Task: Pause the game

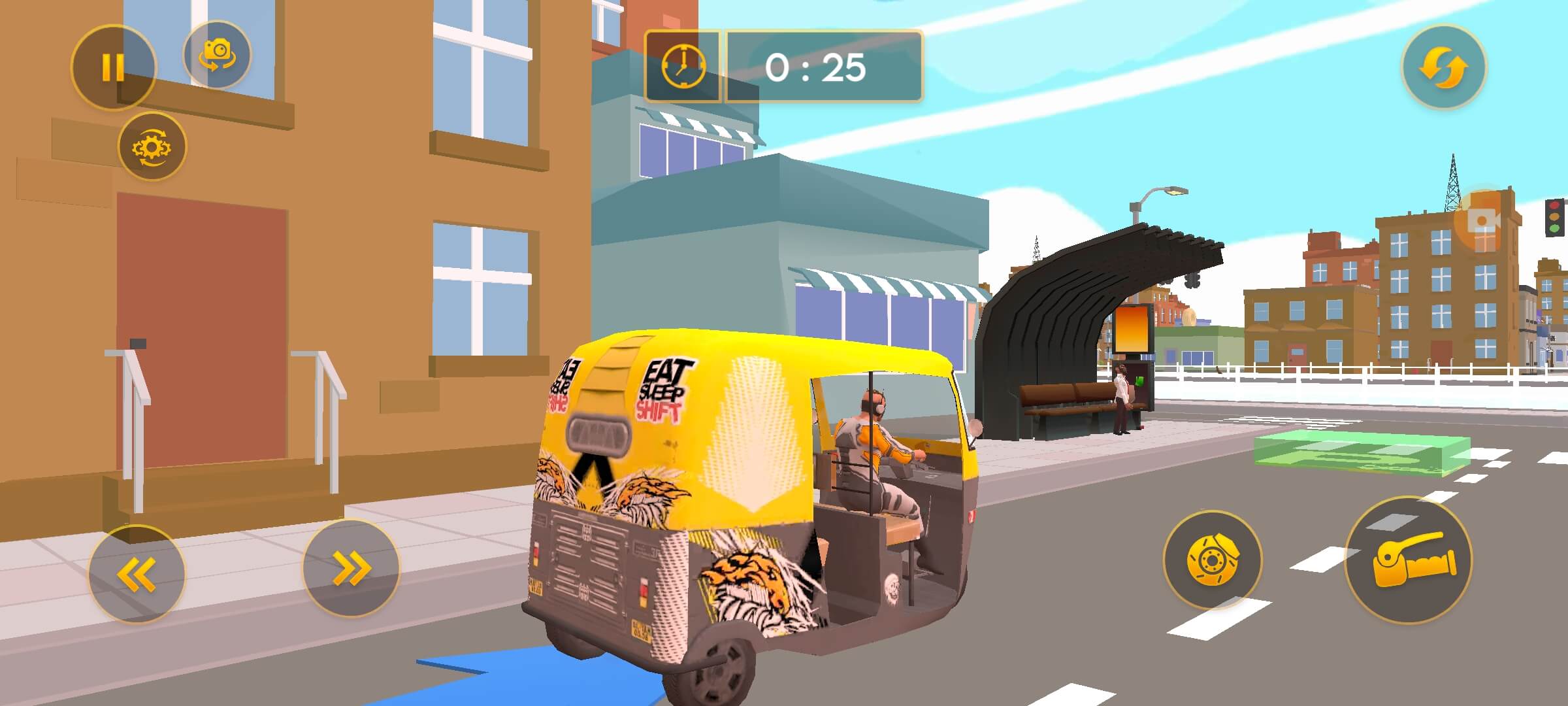Action: click(x=113, y=67)
